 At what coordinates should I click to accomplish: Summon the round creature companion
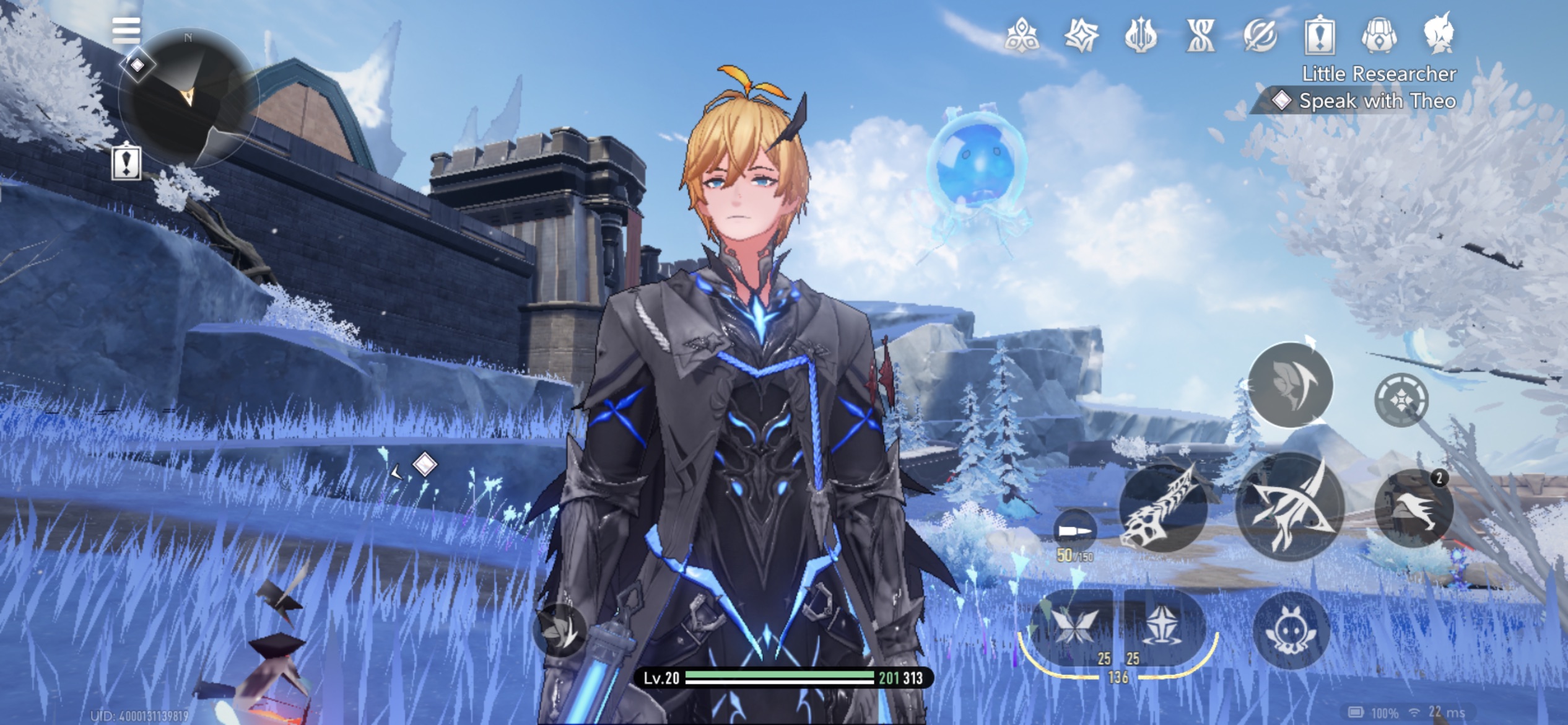(x=1291, y=631)
